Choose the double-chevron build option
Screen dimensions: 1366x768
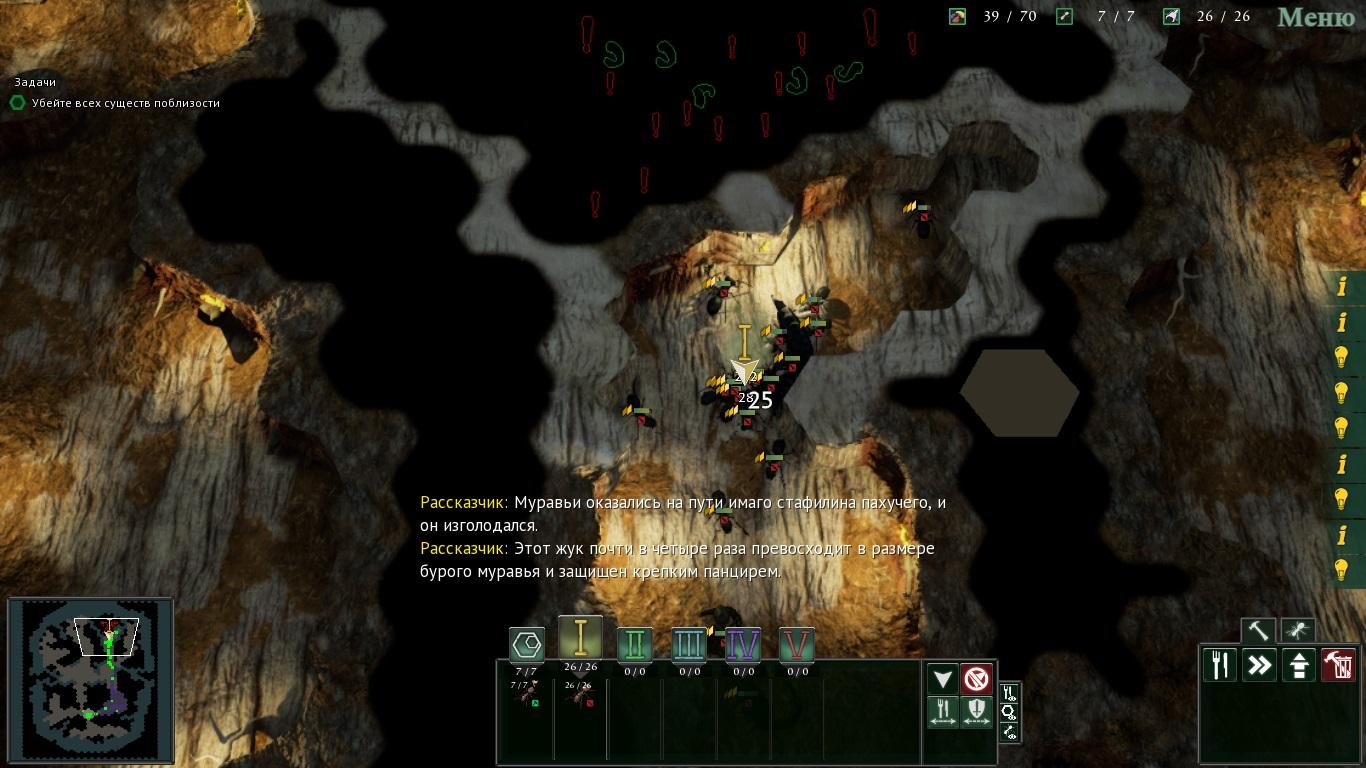point(1259,665)
